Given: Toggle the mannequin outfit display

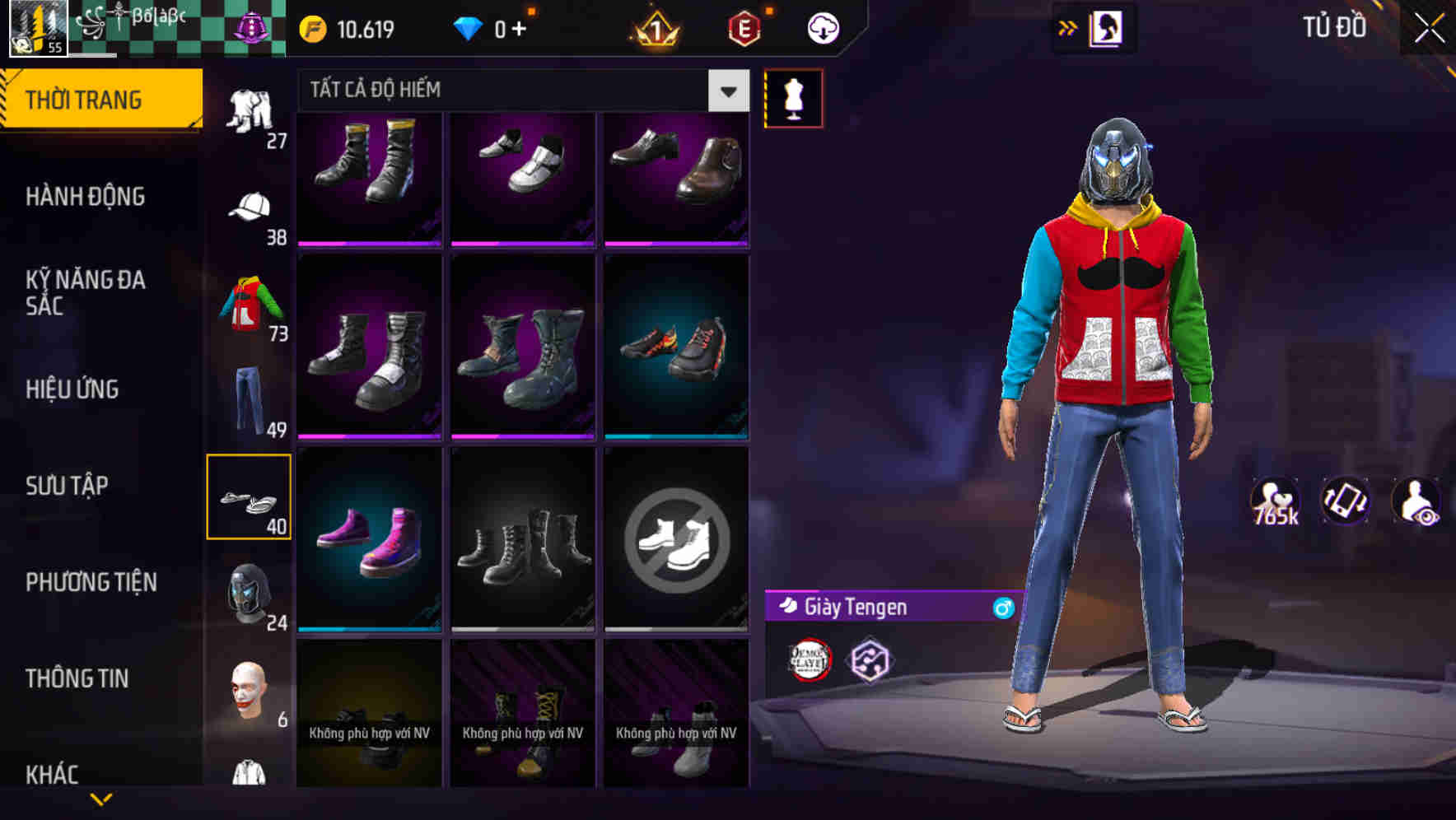Looking at the screenshot, I should [x=795, y=97].
